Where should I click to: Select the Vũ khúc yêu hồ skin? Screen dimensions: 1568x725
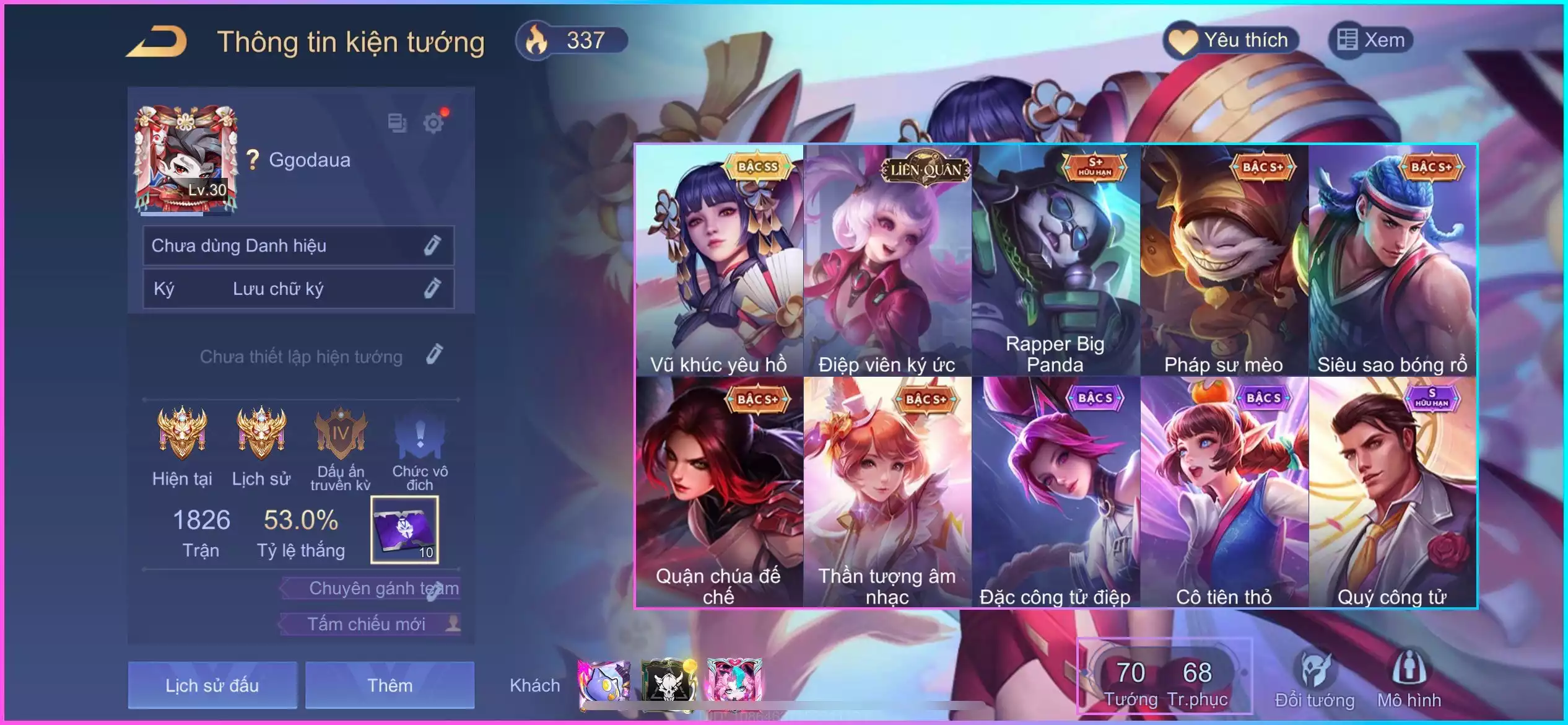point(719,260)
